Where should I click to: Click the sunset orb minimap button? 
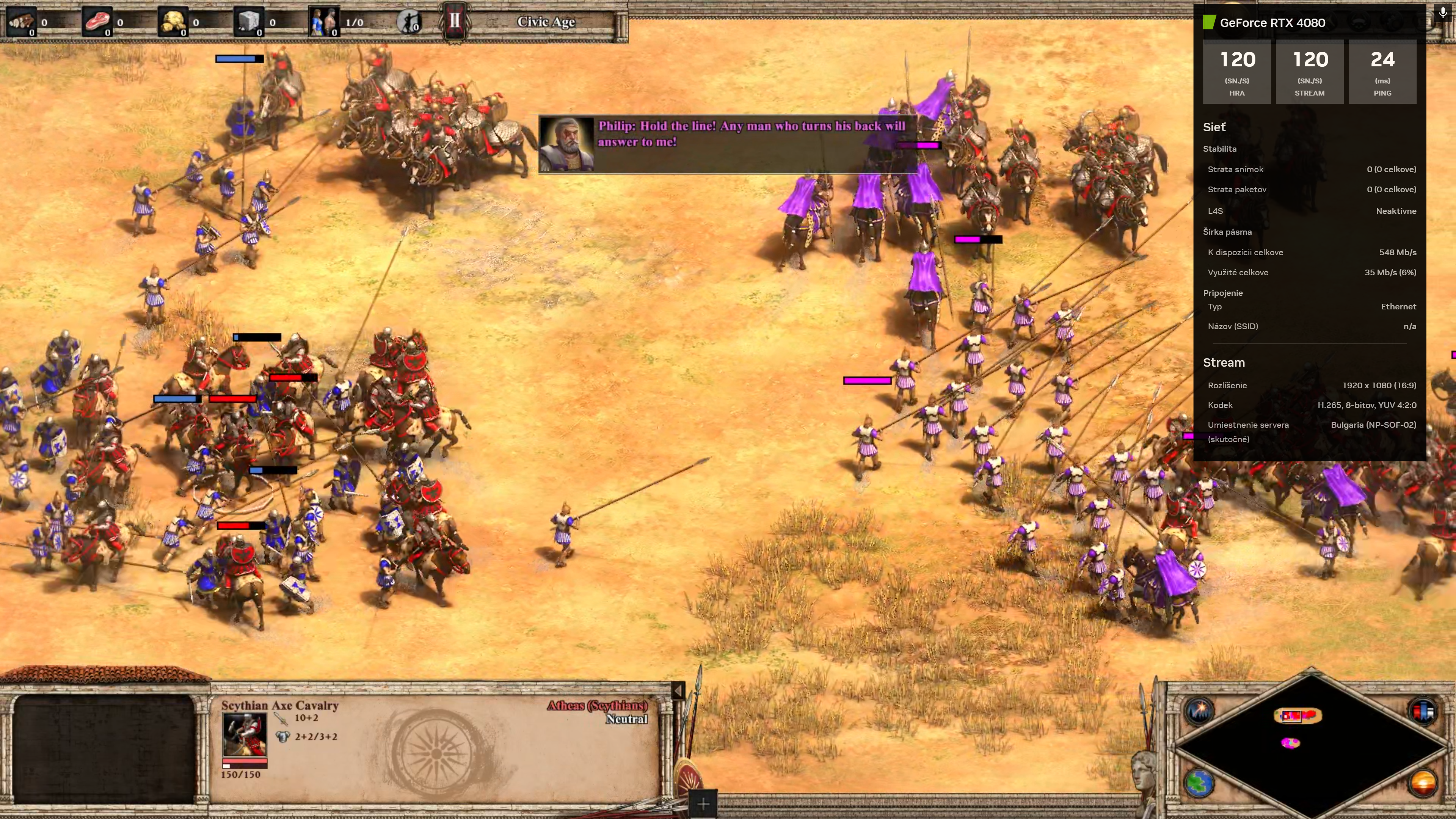[1423, 783]
